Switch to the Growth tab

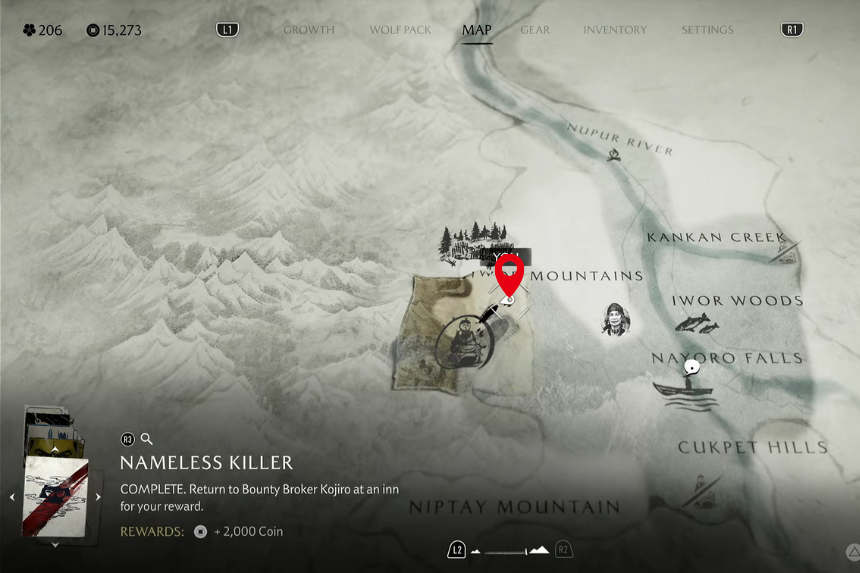click(x=308, y=30)
